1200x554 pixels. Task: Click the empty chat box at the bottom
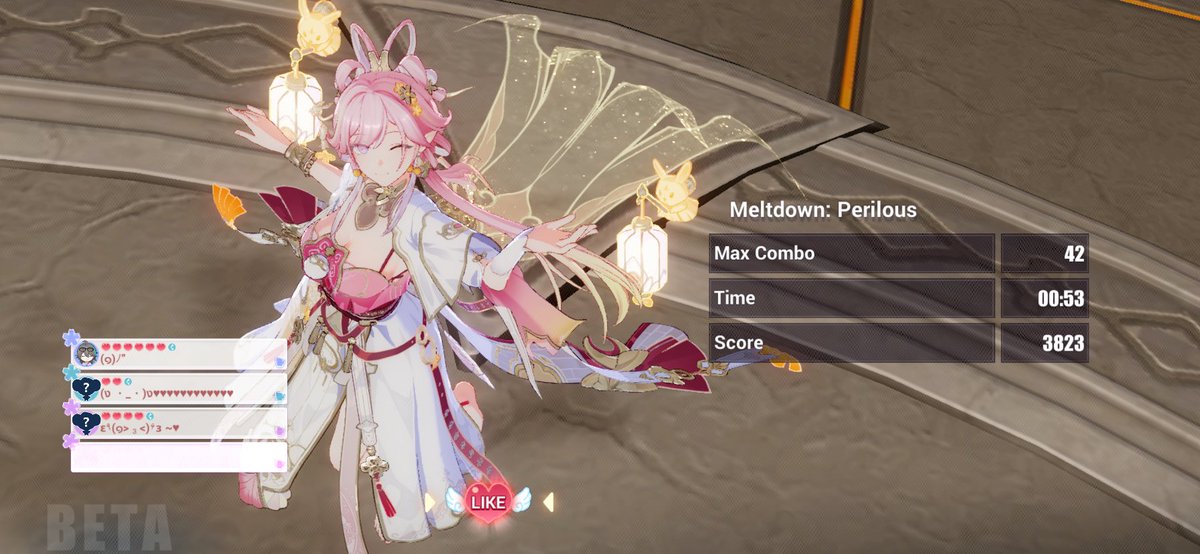pyautogui.click(x=179, y=457)
